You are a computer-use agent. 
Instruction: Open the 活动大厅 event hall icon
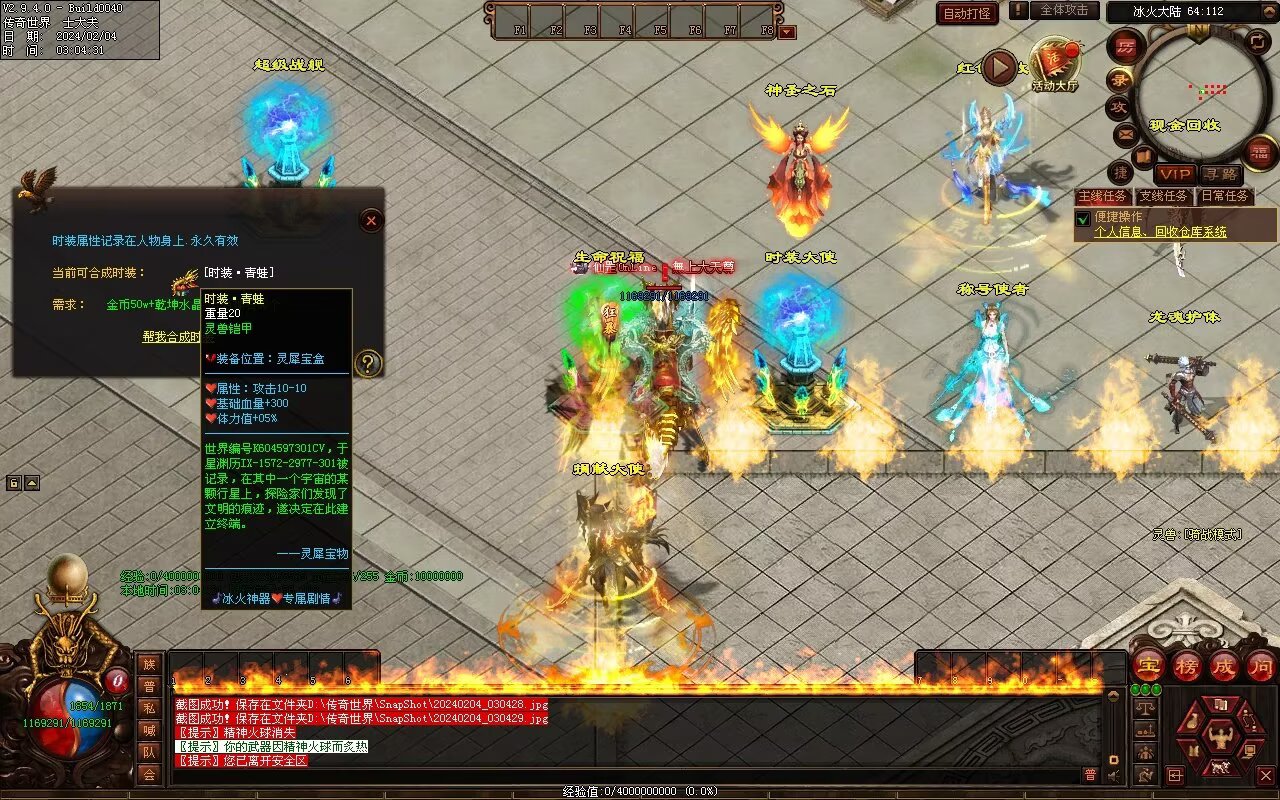point(1055,65)
